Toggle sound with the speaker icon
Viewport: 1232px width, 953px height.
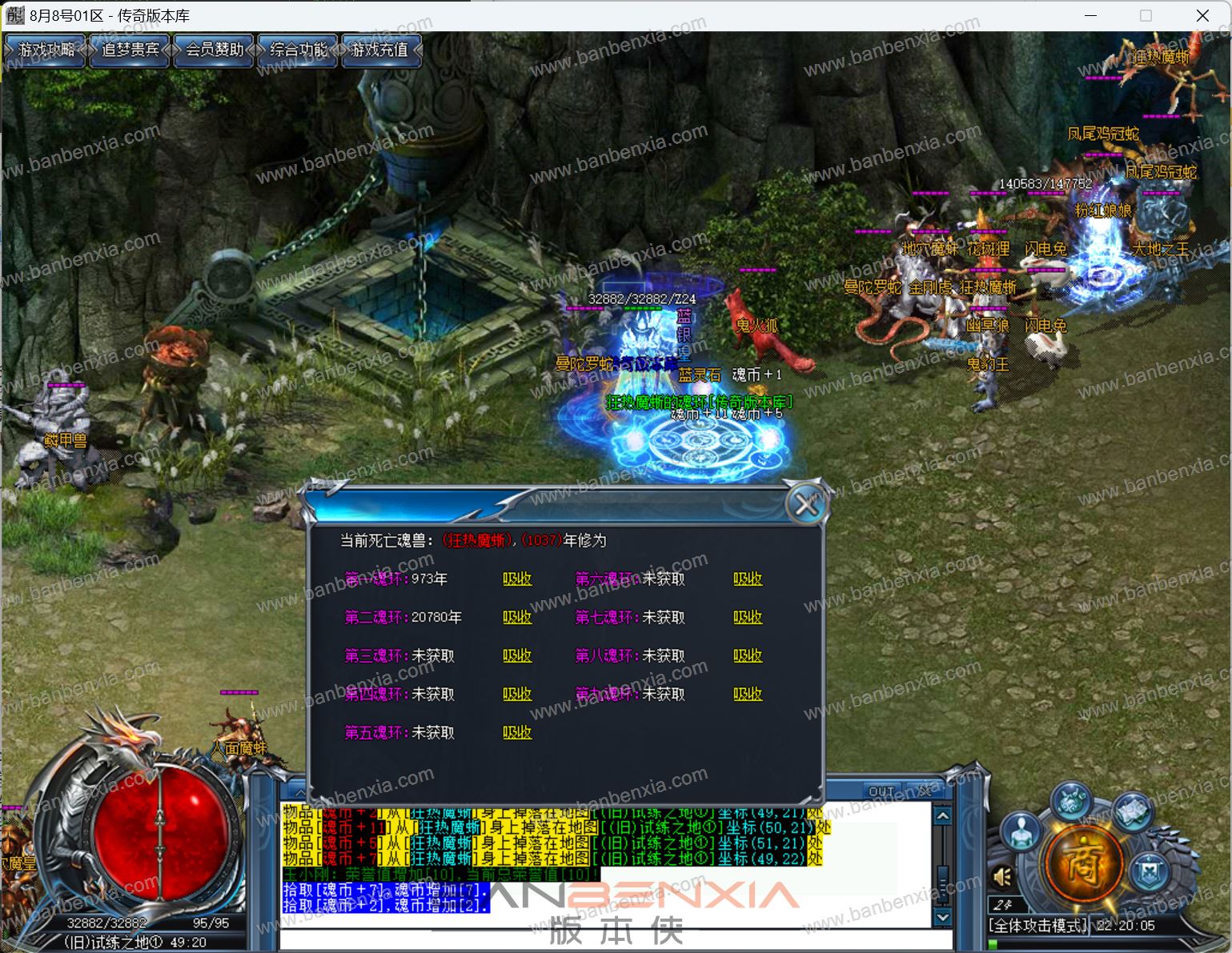point(1002,877)
